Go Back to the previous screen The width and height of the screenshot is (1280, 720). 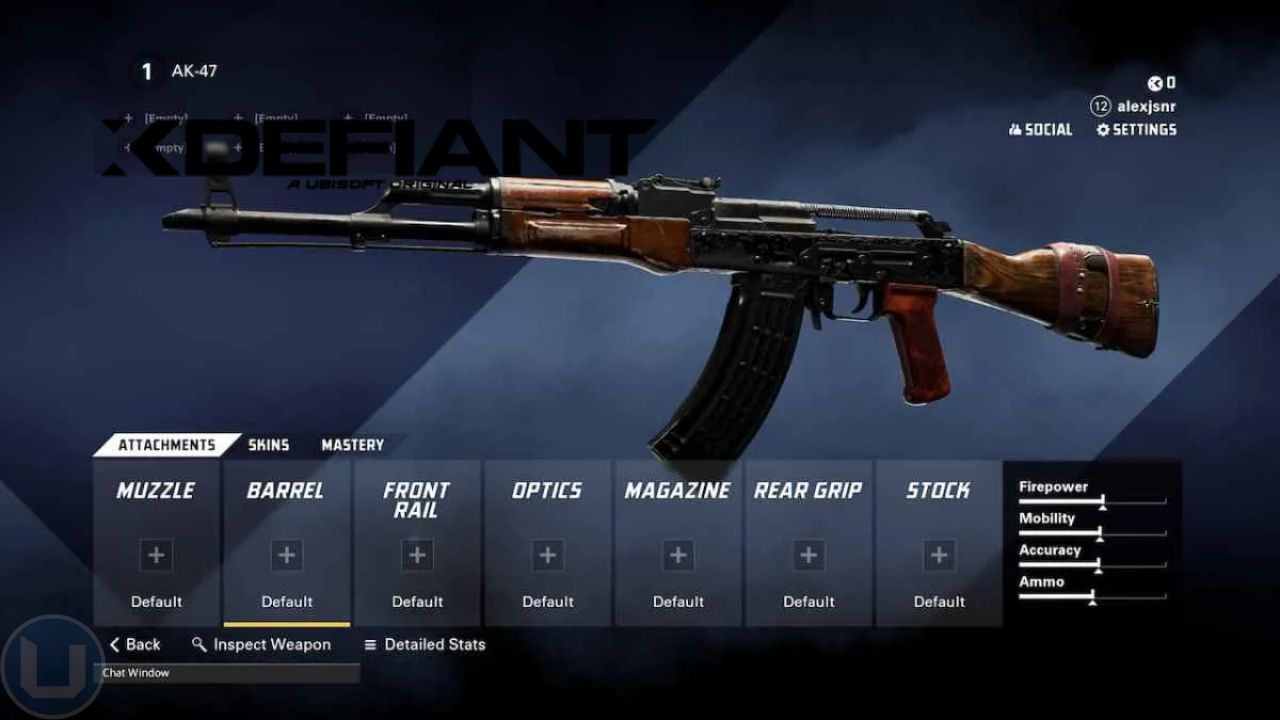tap(135, 645)
